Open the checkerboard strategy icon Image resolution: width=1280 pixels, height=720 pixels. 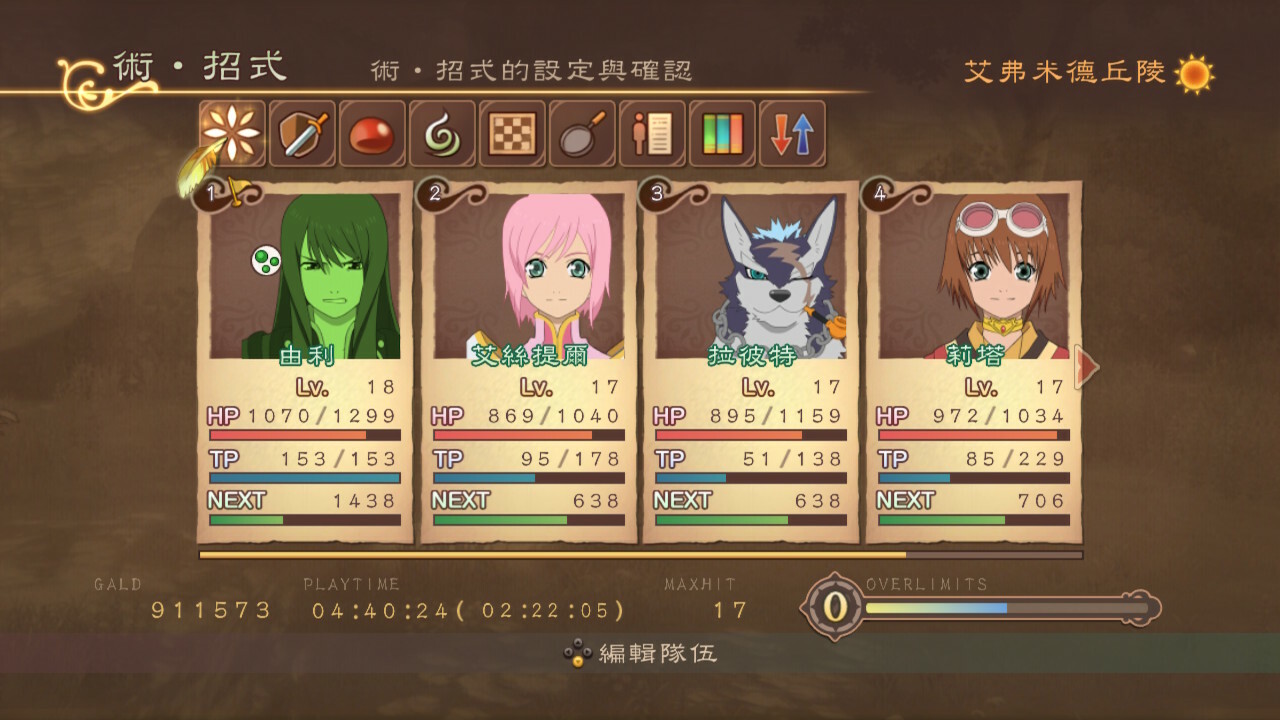(x=512, y=133)
